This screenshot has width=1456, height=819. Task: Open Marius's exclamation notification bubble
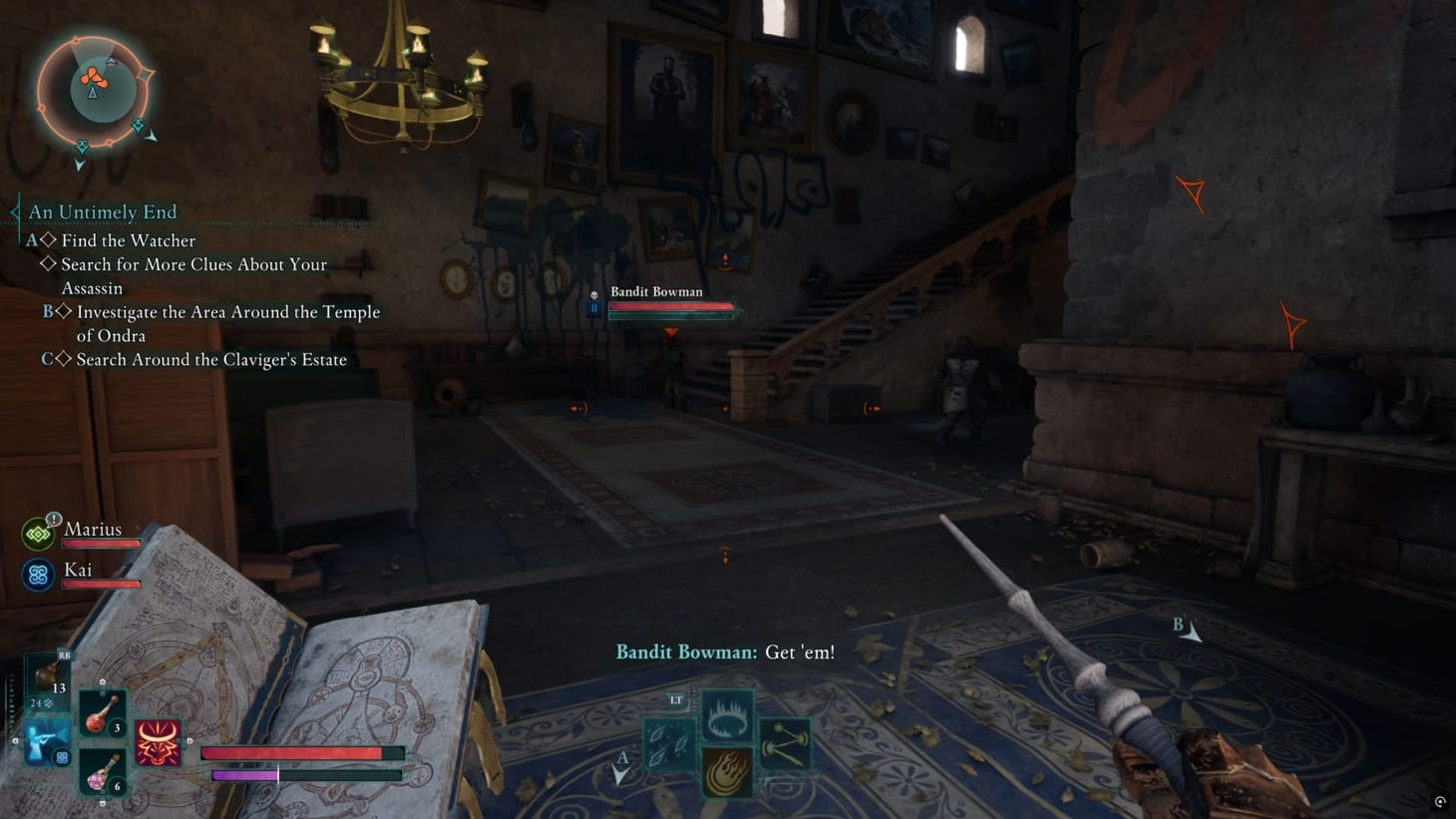(53, 518)
